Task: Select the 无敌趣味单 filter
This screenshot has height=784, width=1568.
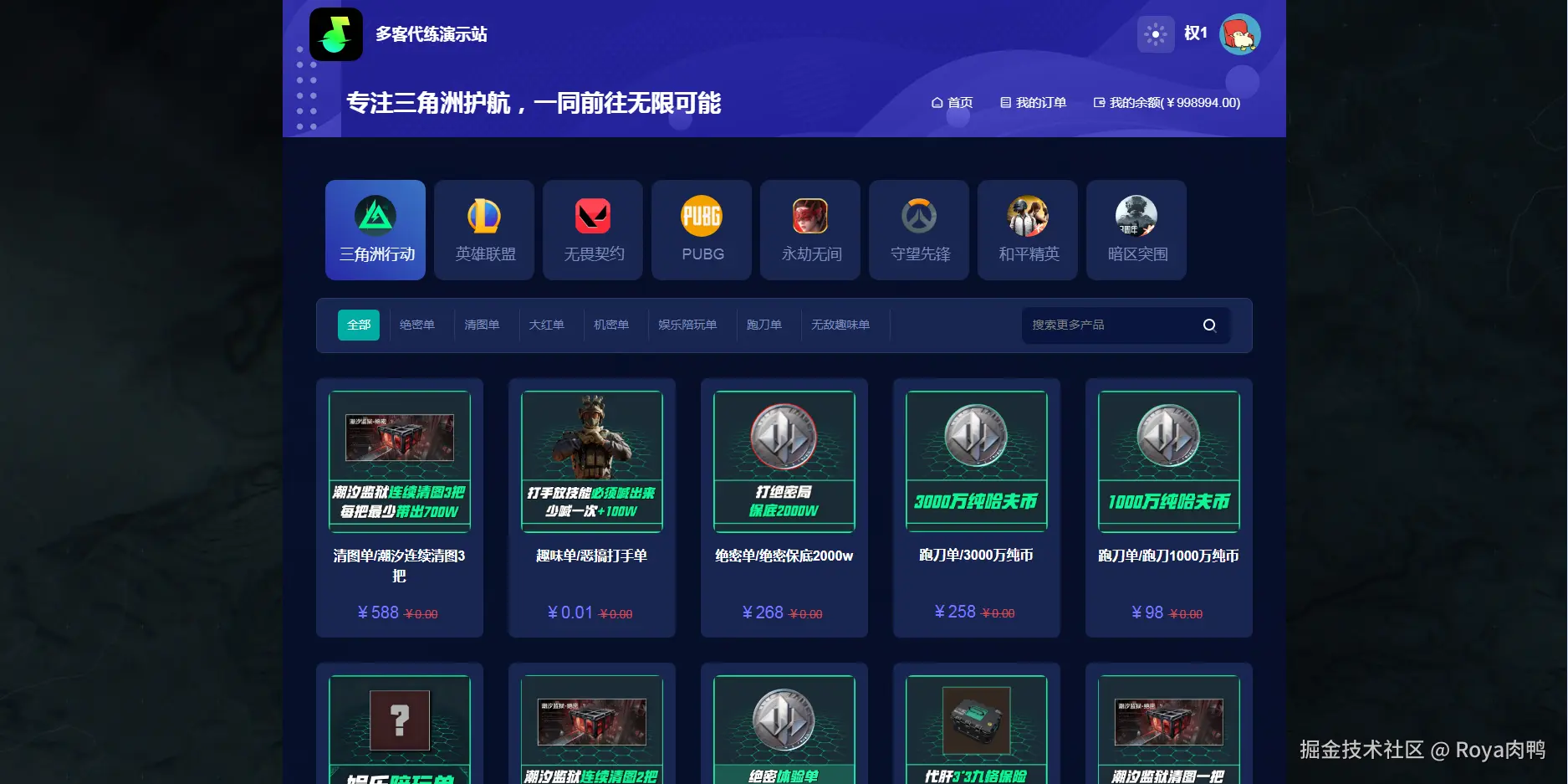Action: (x=841, y=325)
